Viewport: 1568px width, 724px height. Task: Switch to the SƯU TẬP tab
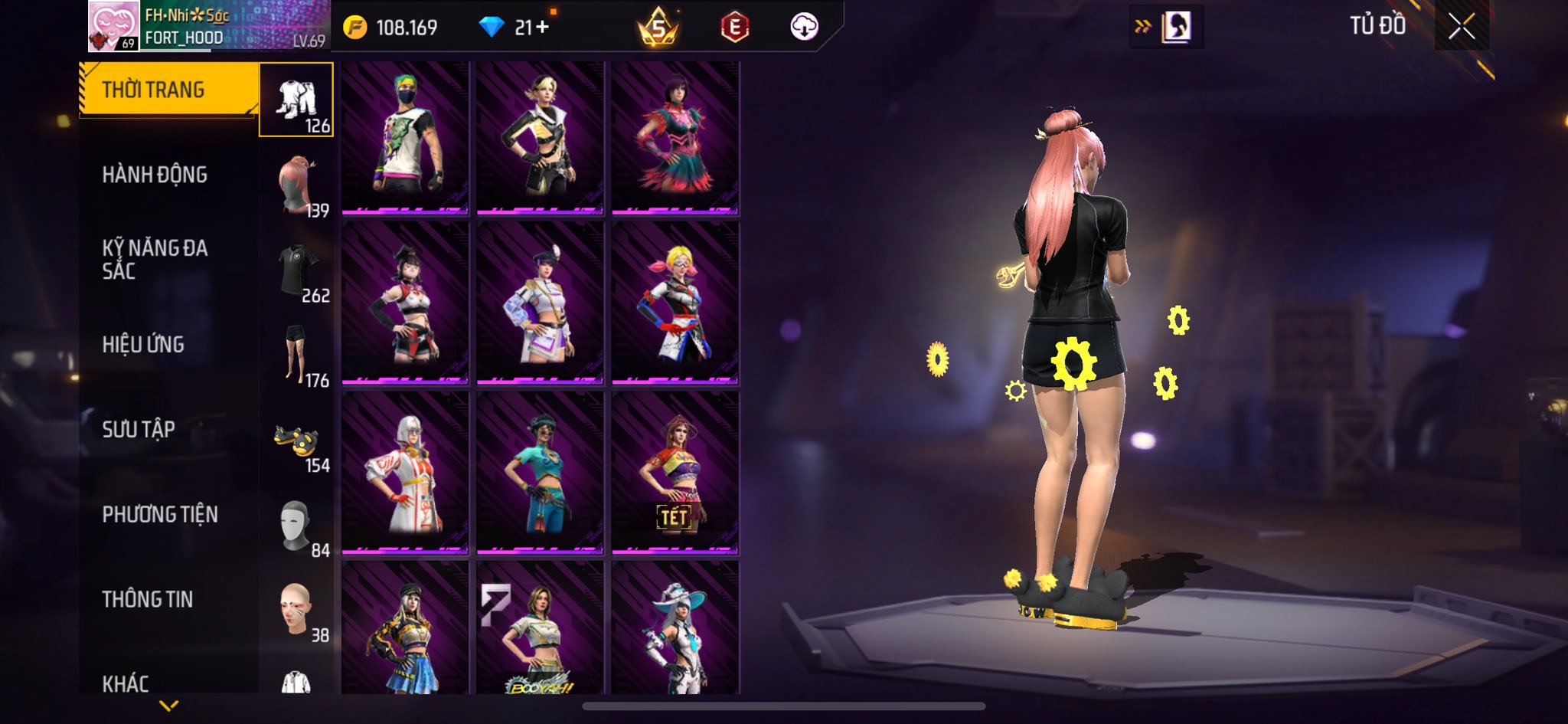click(x=139, y=429)
